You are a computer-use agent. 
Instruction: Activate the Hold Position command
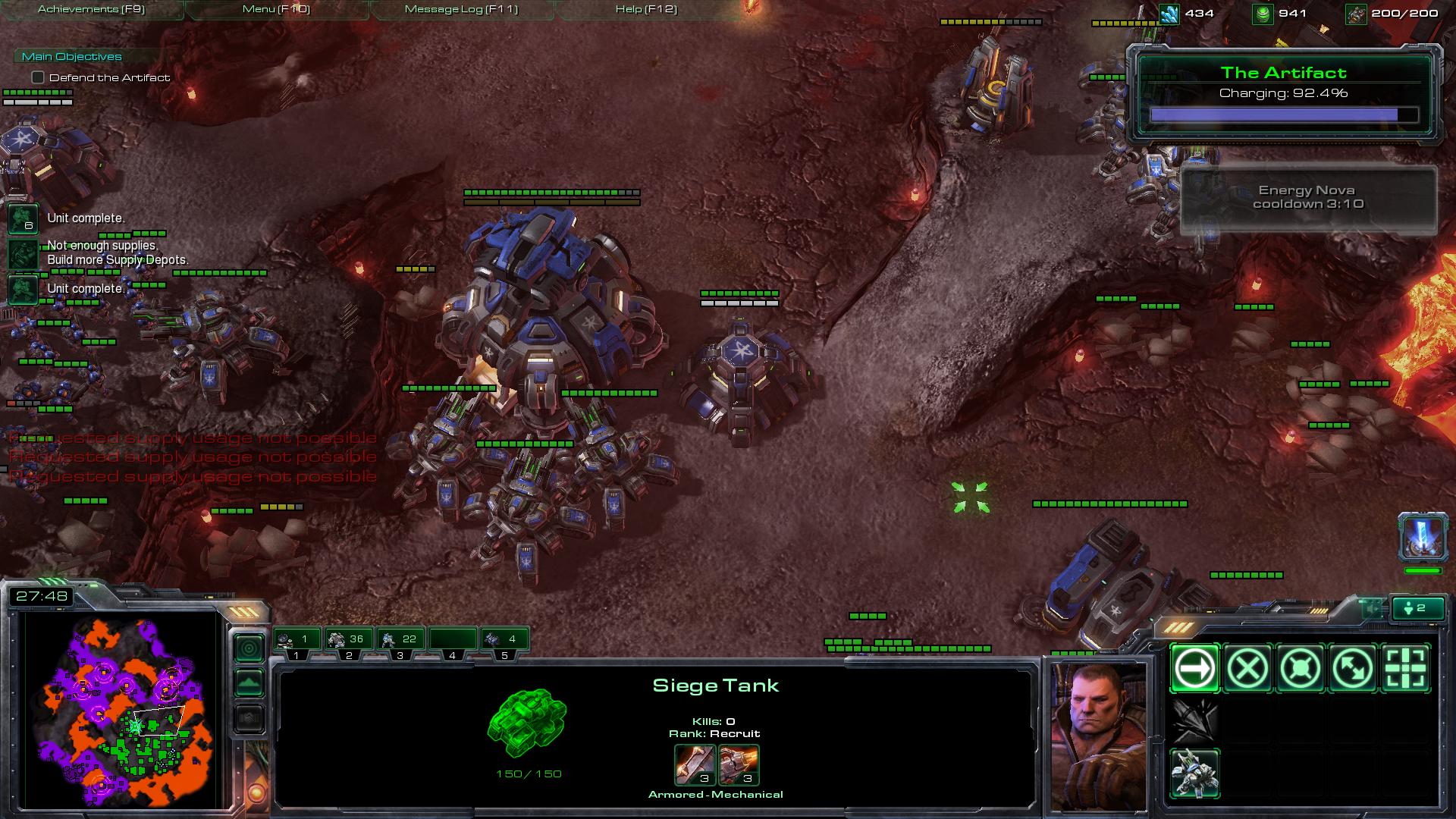pos(1301,668)
